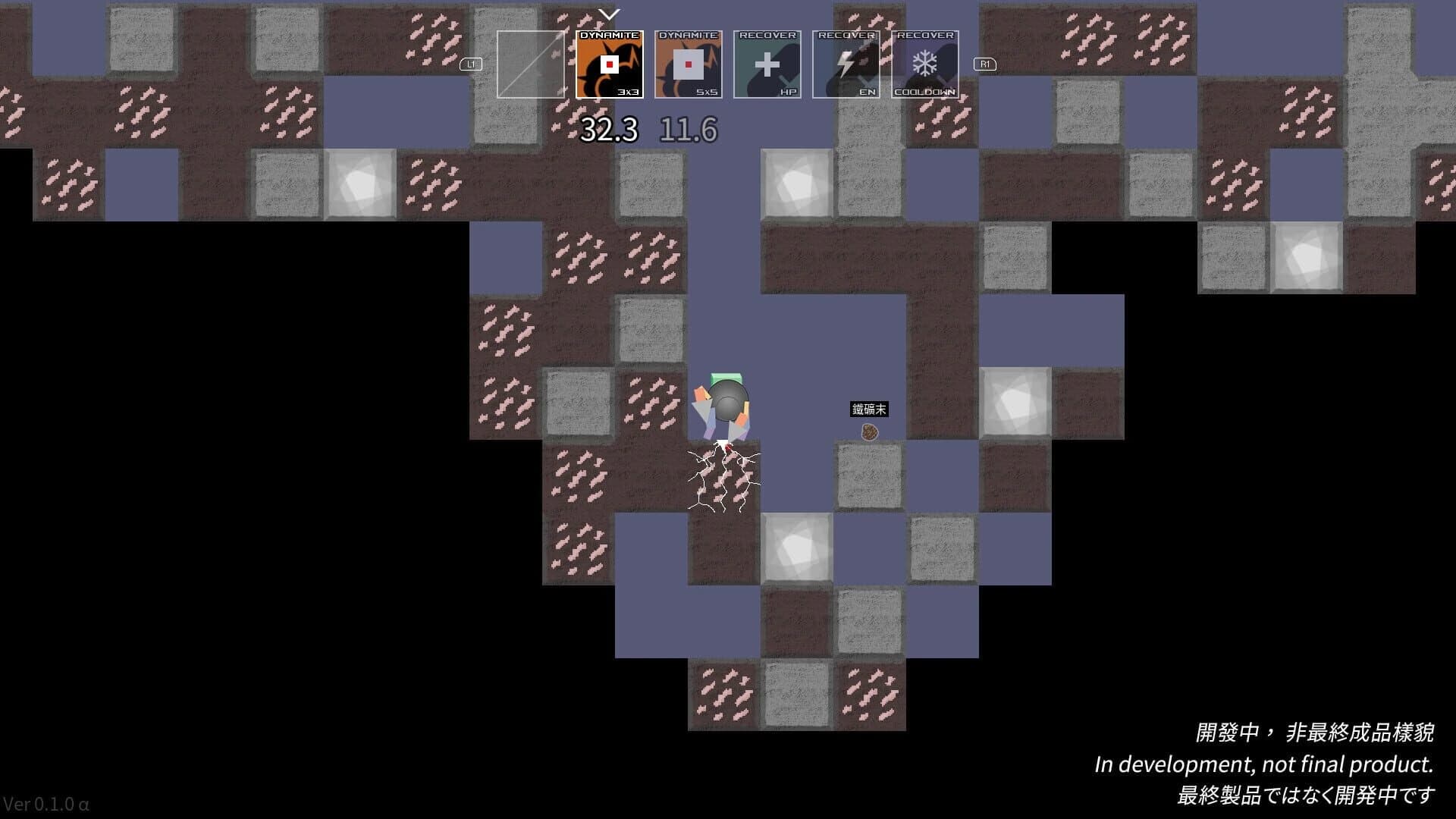Click the 32.3 dynamite count label
1456x819 pixels.
coord(608,130)
